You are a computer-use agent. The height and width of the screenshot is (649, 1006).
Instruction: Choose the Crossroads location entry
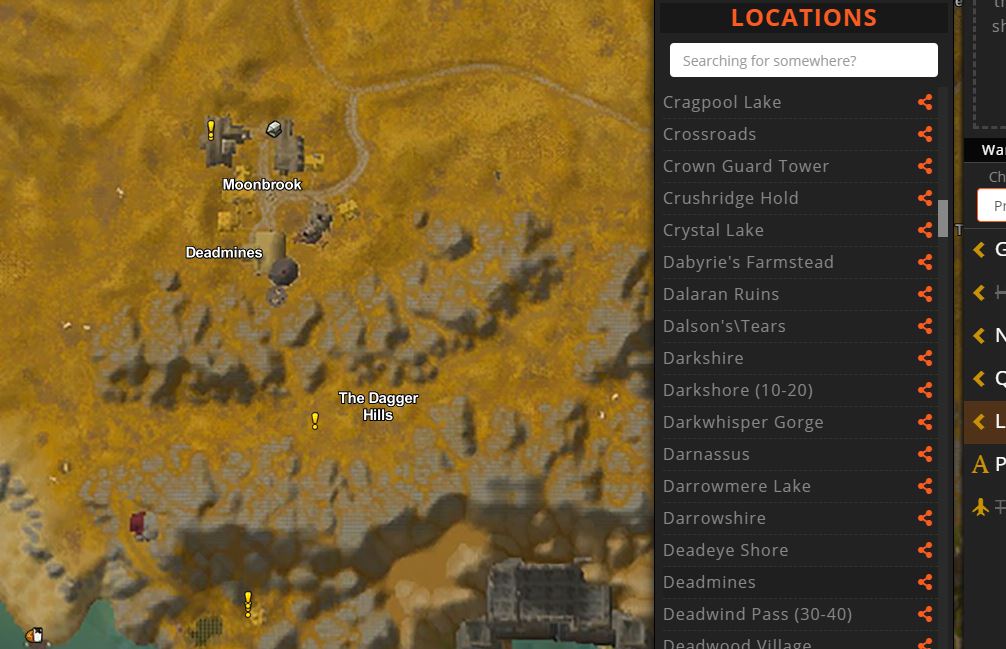(x=709, y=134)
